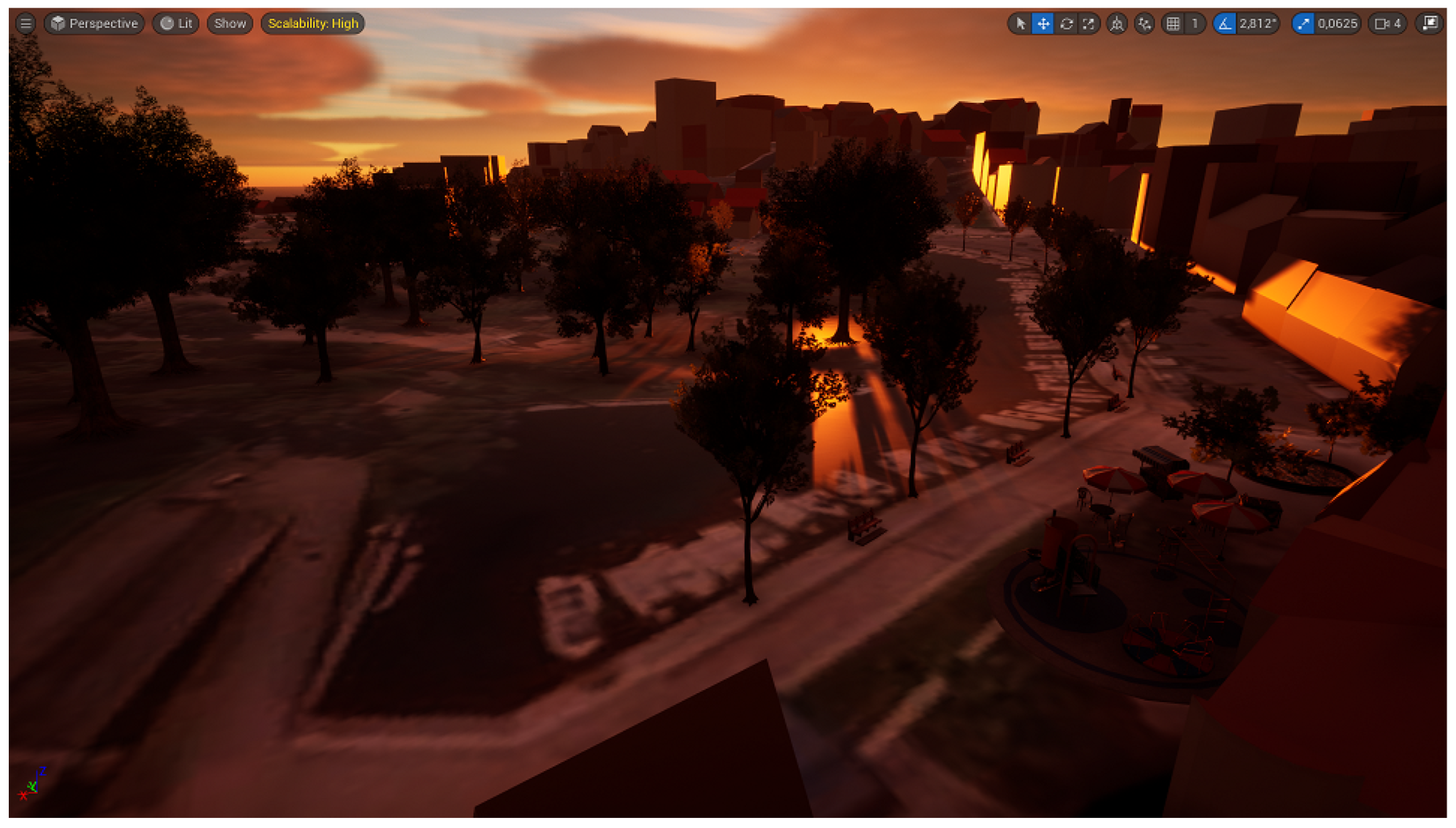This screenshot has width=1456, height=828.
Task: Switch to the rotate tool
Action: pyautogui.click(x=1066, y=24)
